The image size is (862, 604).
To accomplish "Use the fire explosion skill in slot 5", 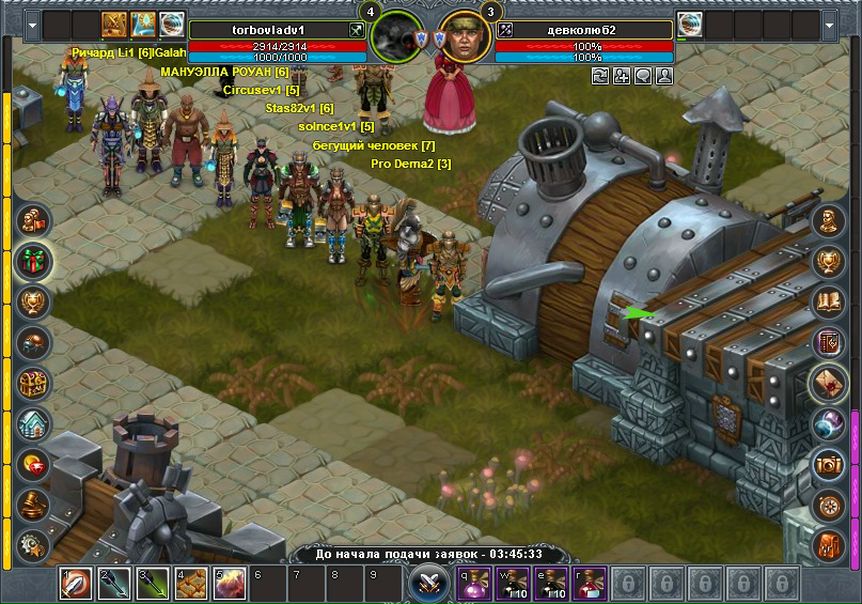I will pyautogui.click(x=228, y=581).
